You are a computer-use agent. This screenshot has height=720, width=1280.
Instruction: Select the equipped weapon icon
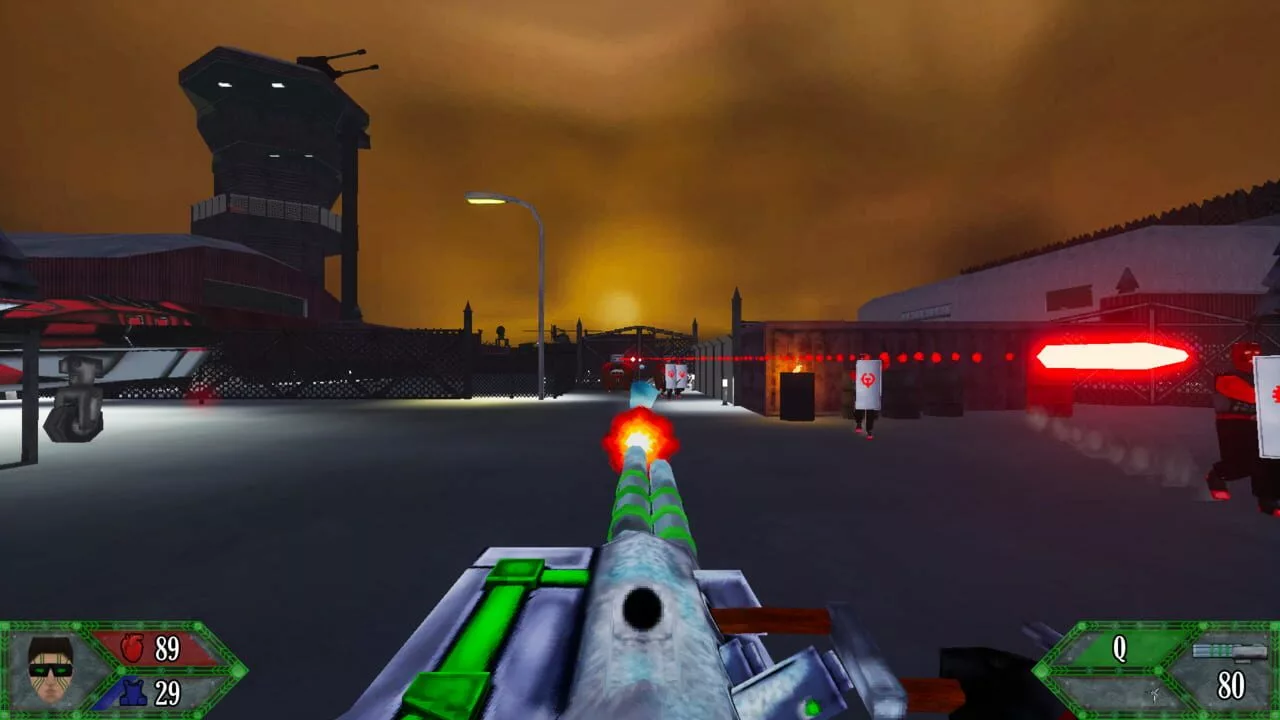(x=1229, y=653)
